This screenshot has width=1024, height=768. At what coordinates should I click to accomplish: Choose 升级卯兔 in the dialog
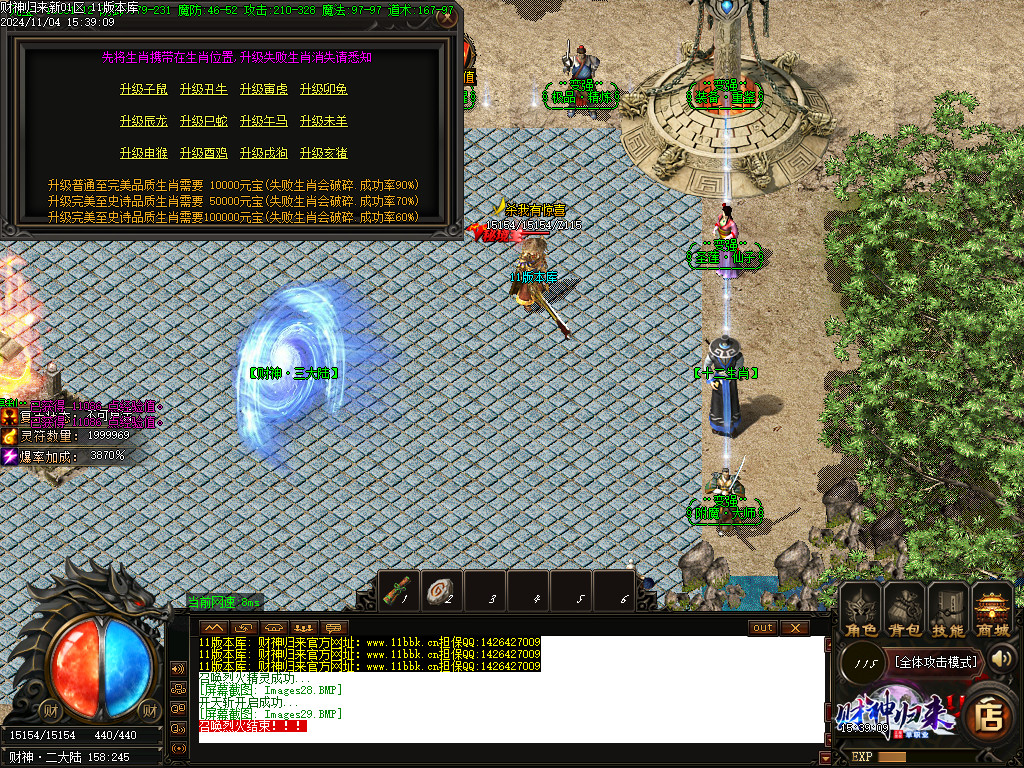[x=324, y=90]
